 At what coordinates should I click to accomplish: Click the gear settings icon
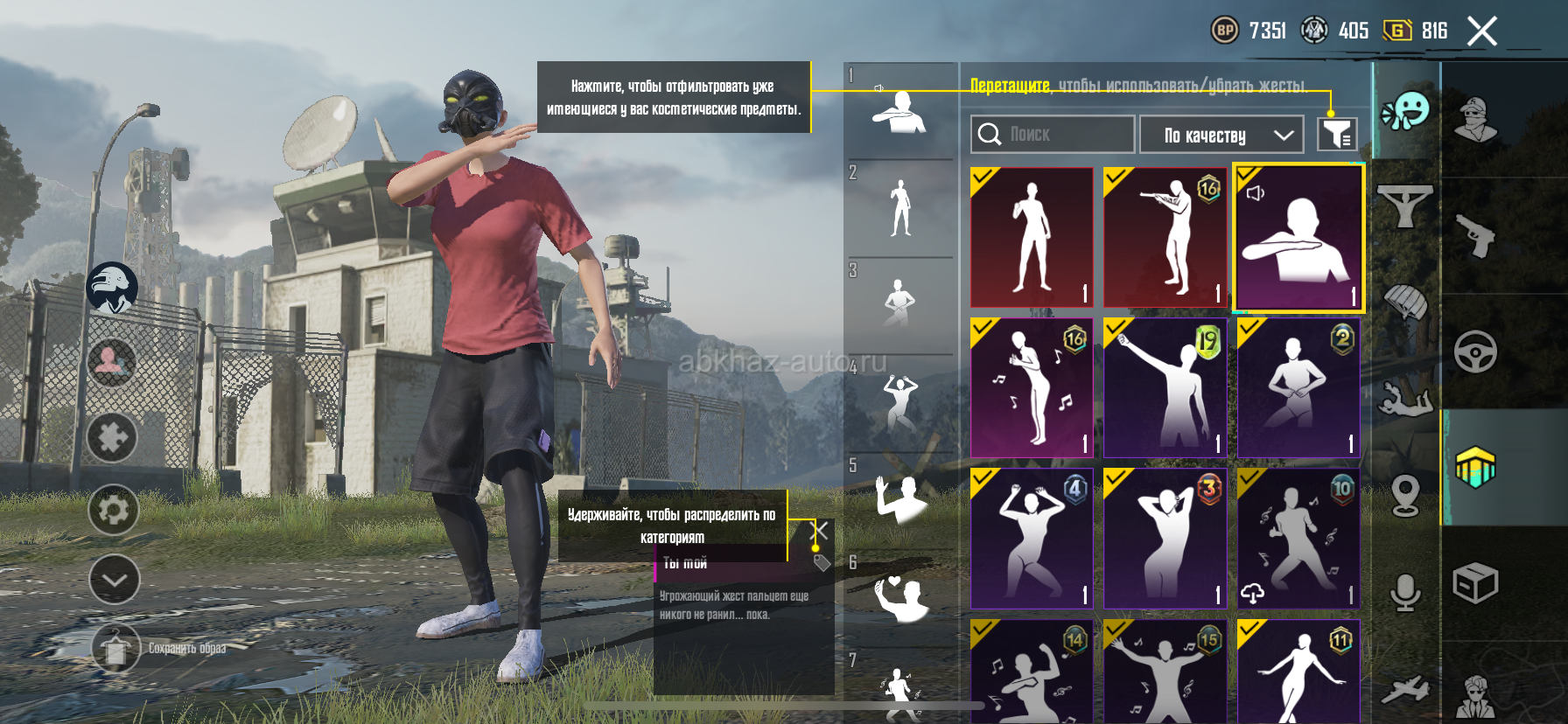114,510
